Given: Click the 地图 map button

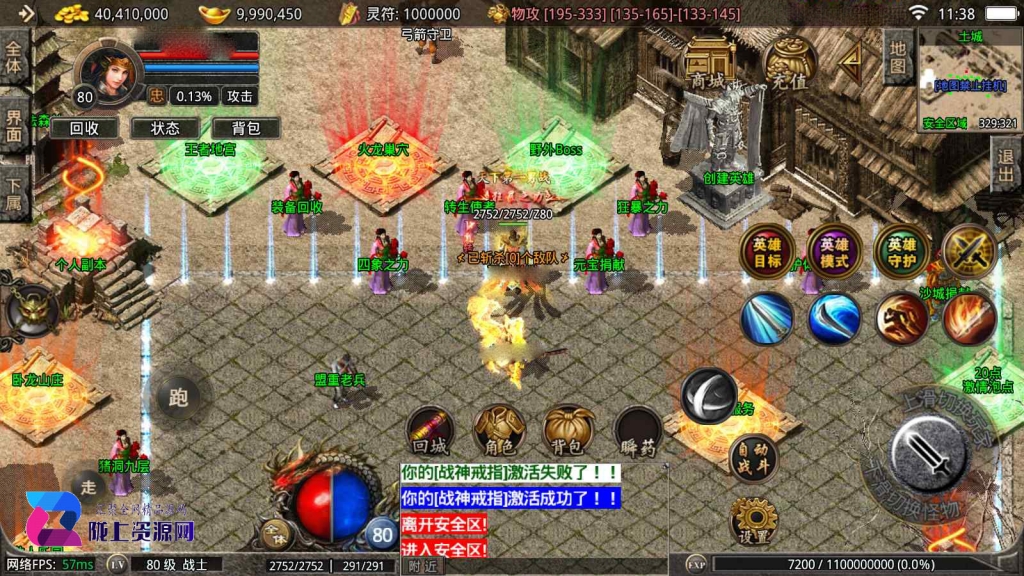Looking at the screenshot, I should [898, 58].
